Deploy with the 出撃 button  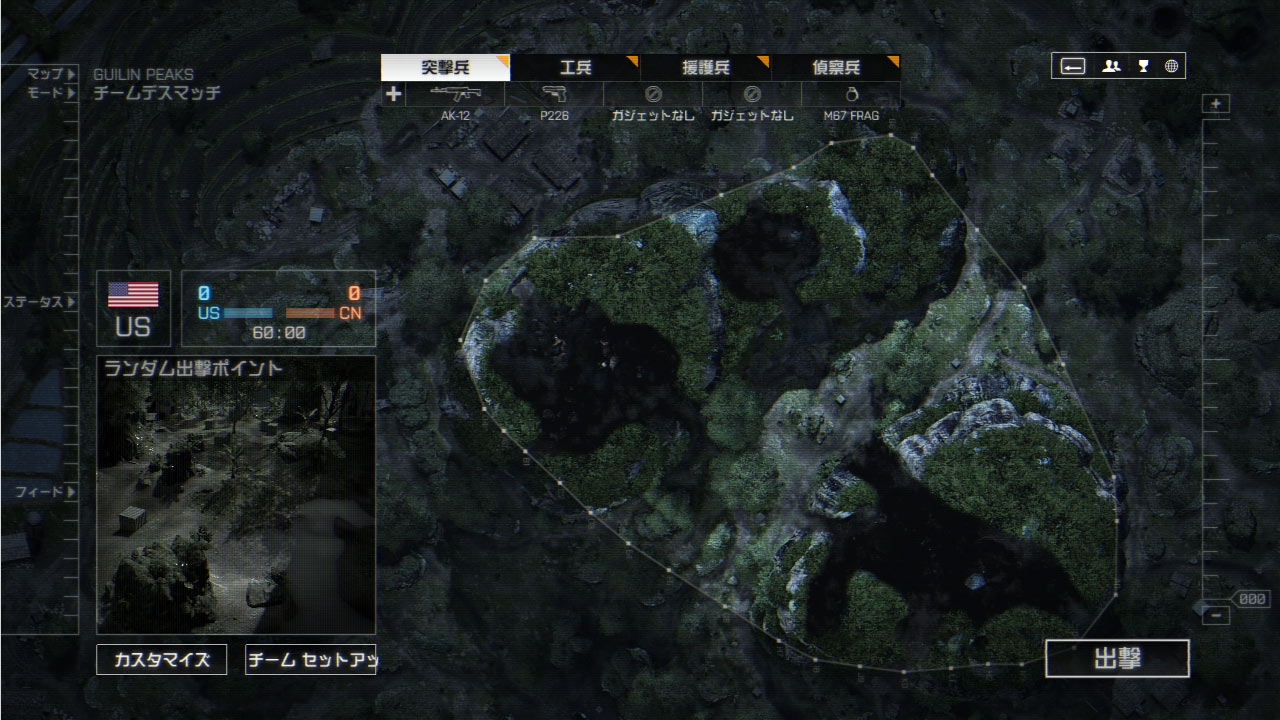coord(1117,659)
